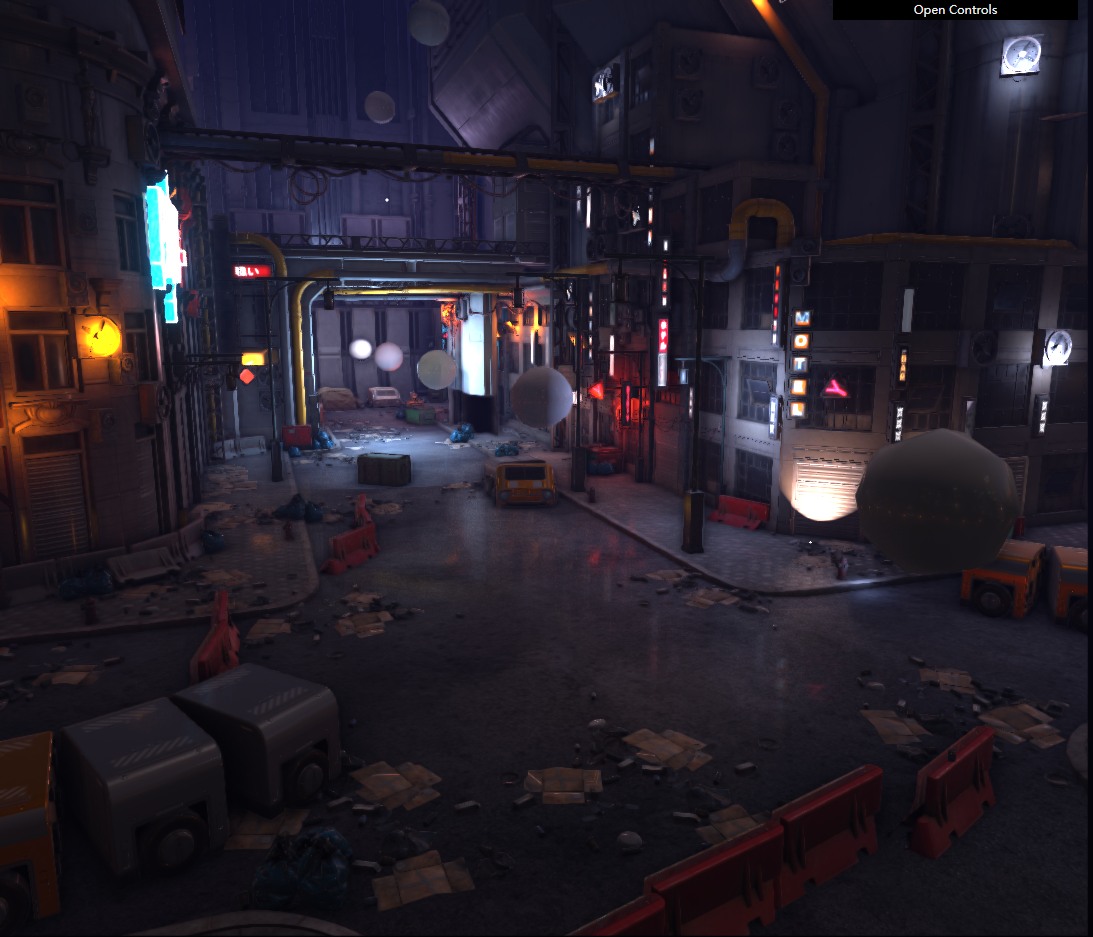Image resolution: width=1093 pixels, height=937 pixels.
Task: Expand the Open Controls panel
Action: (x=955, y=10)
